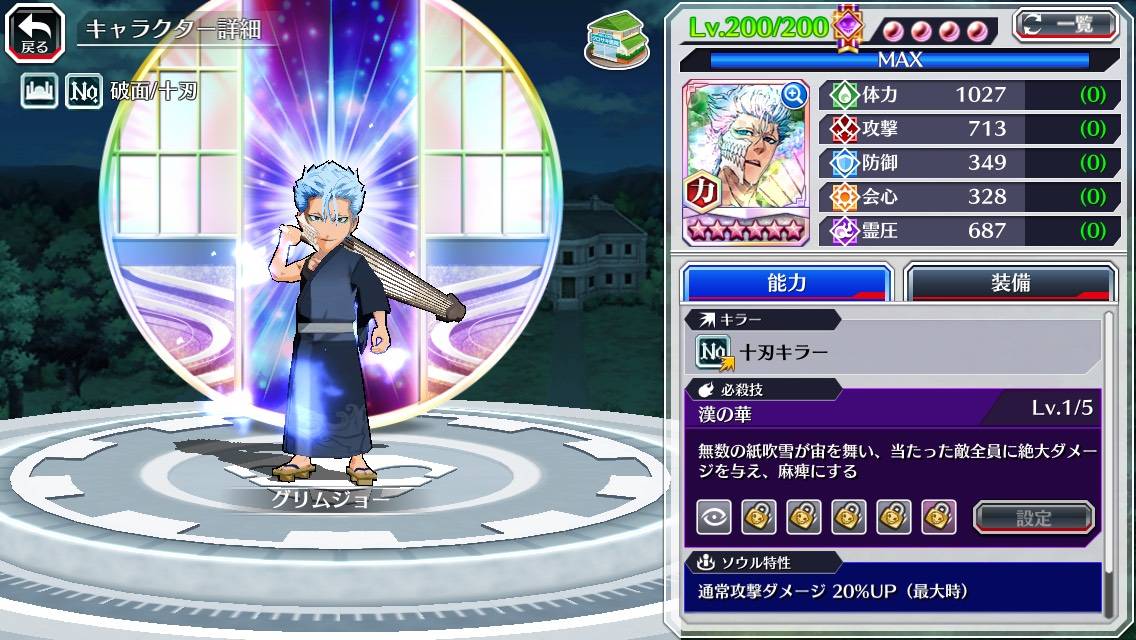Open the 一覧 character list
Screen dimensions: 1136x640
(x=1066, y=25)
